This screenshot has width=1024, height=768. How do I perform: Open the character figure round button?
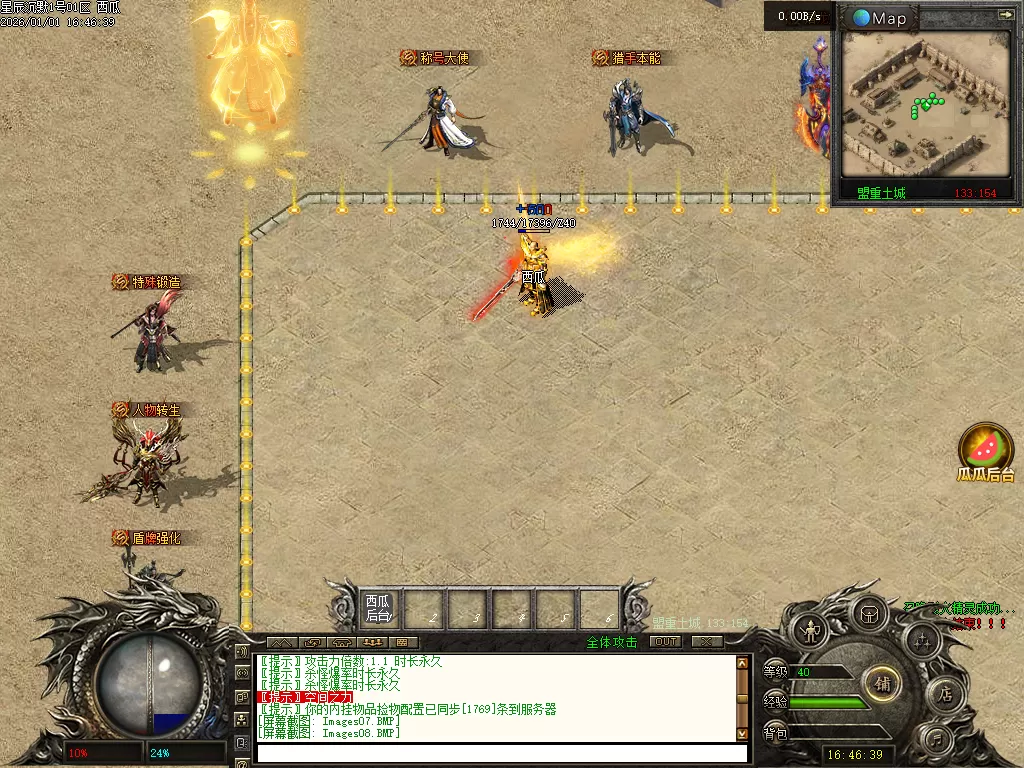(808, 631)
